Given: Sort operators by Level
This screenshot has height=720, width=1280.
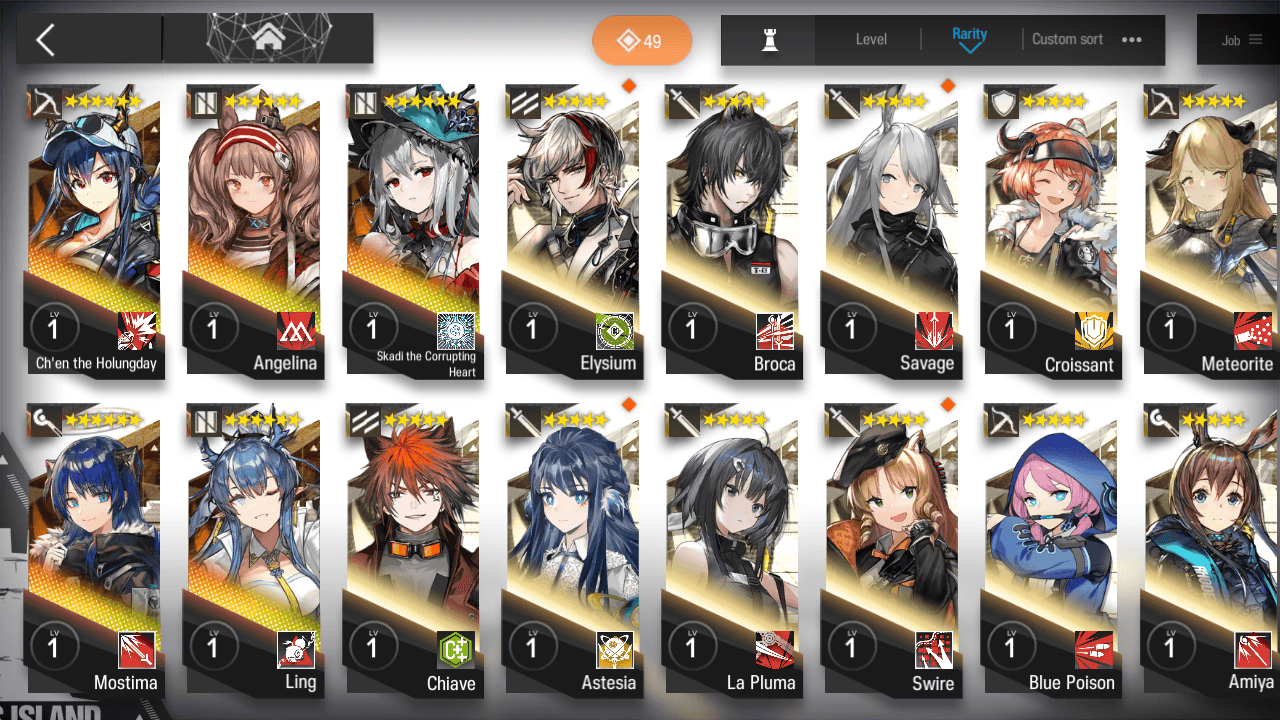Looking at the screenshot, I should coord(871,40).
